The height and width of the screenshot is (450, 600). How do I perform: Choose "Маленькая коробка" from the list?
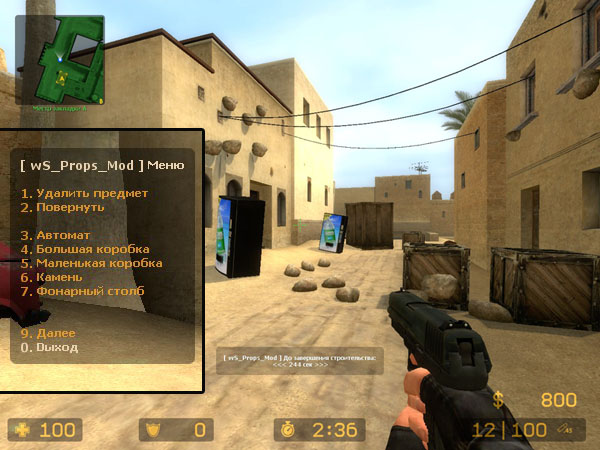click(x=91, y=263)
